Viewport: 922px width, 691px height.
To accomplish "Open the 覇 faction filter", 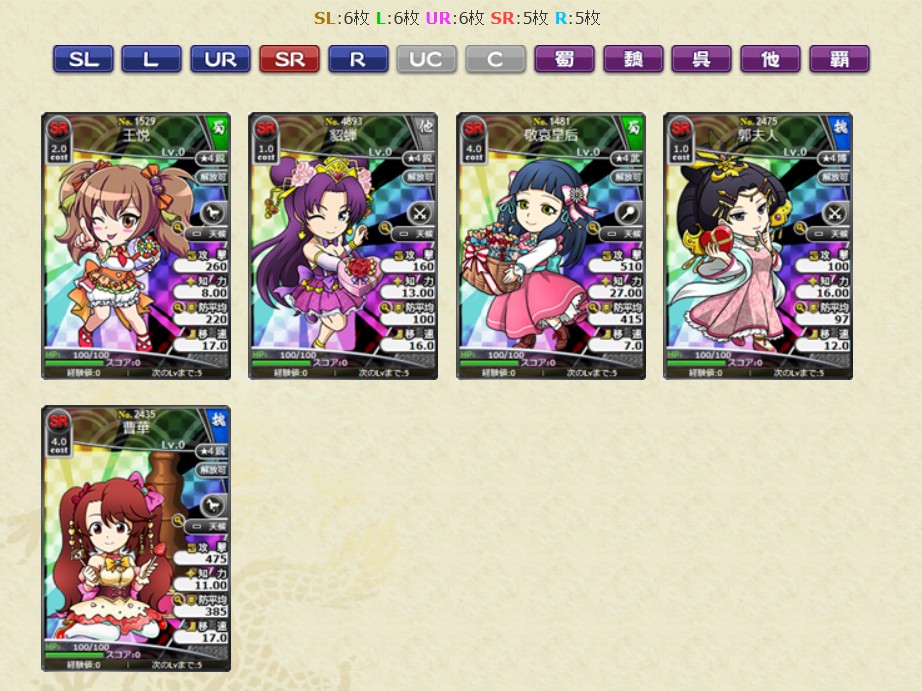I will [839, 59].
